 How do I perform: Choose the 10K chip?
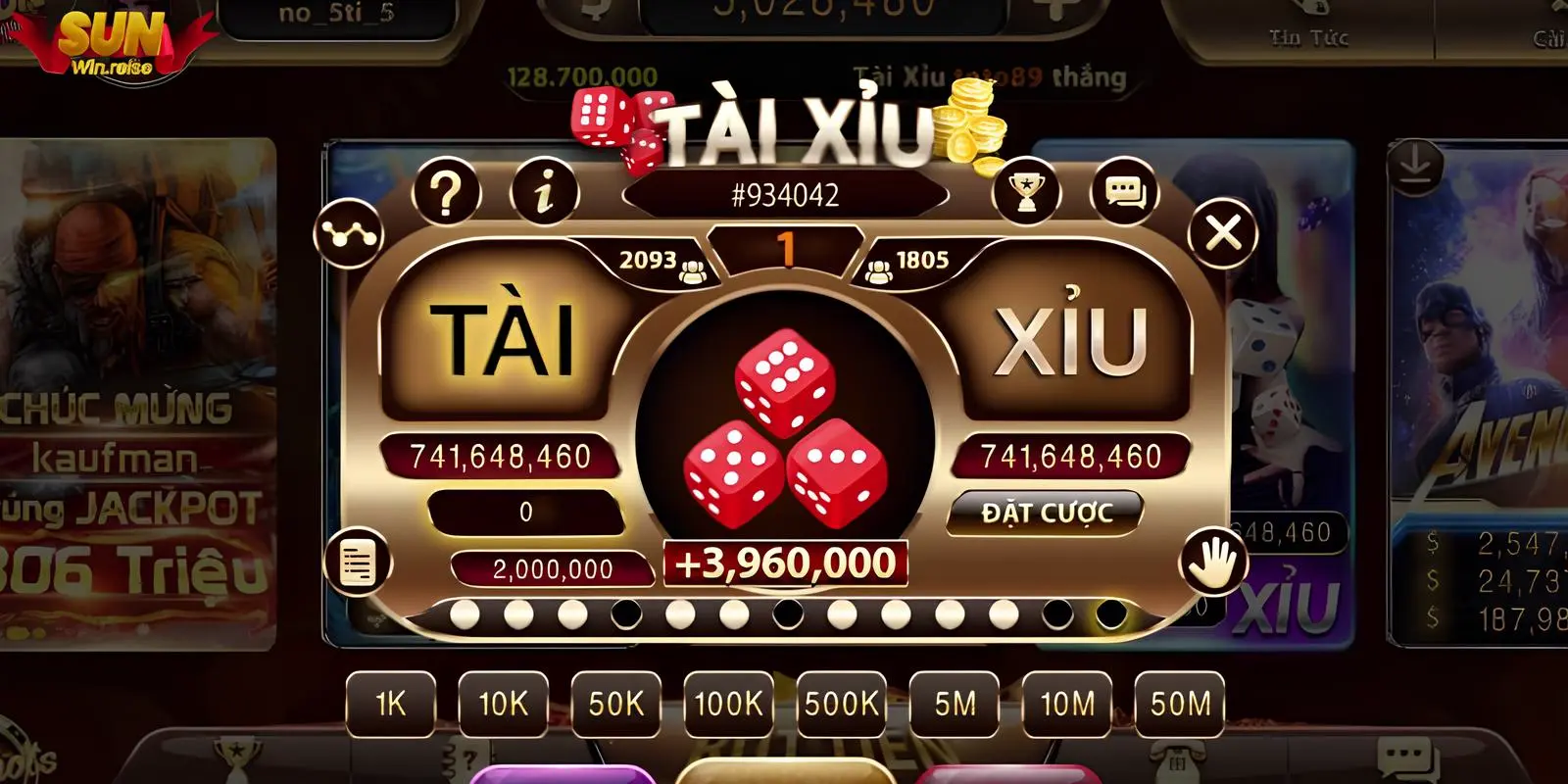click(x=503, y=704)
